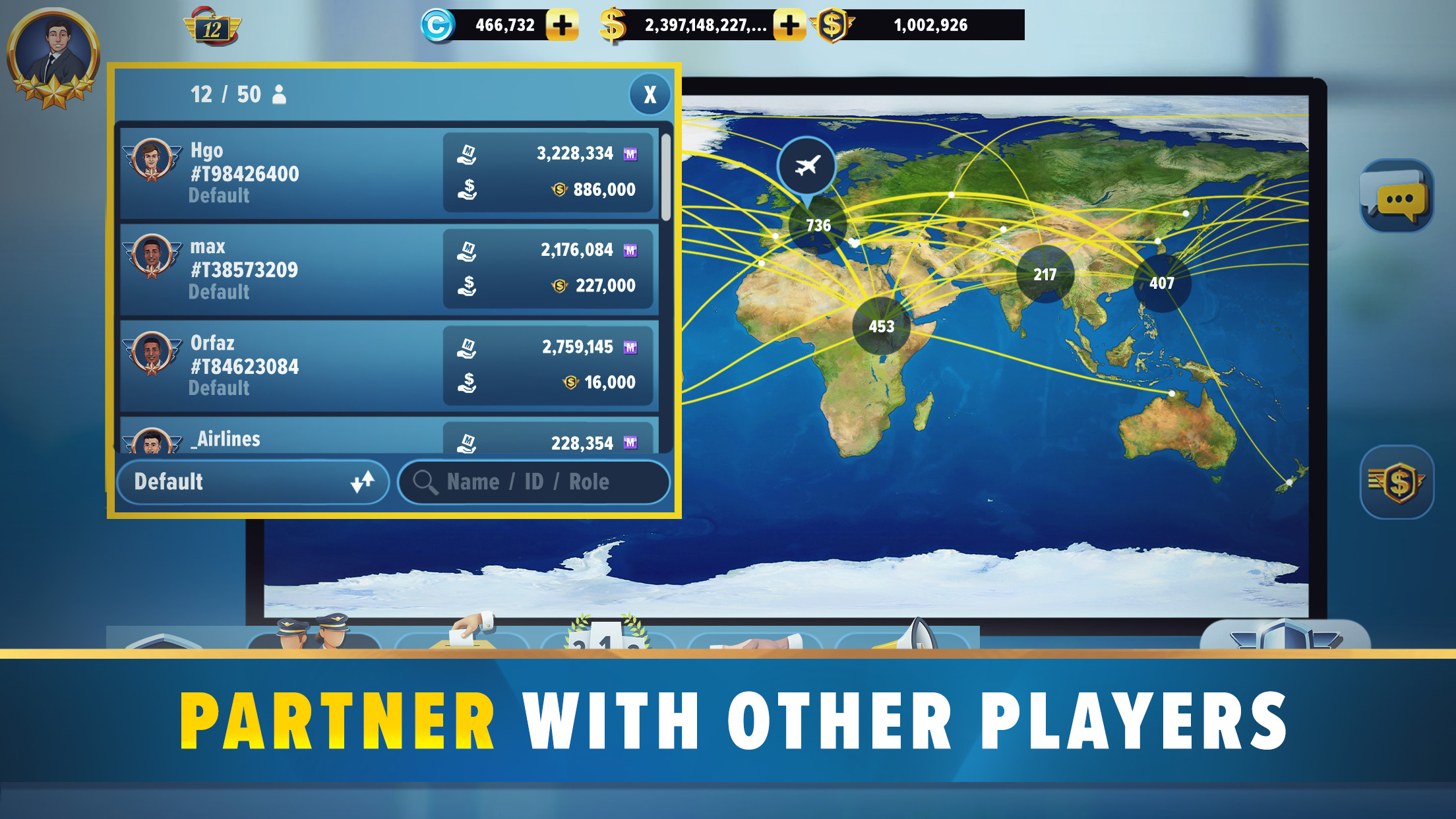
Task: Add more coins with the plus button
Action: click(x=561, y=25)
